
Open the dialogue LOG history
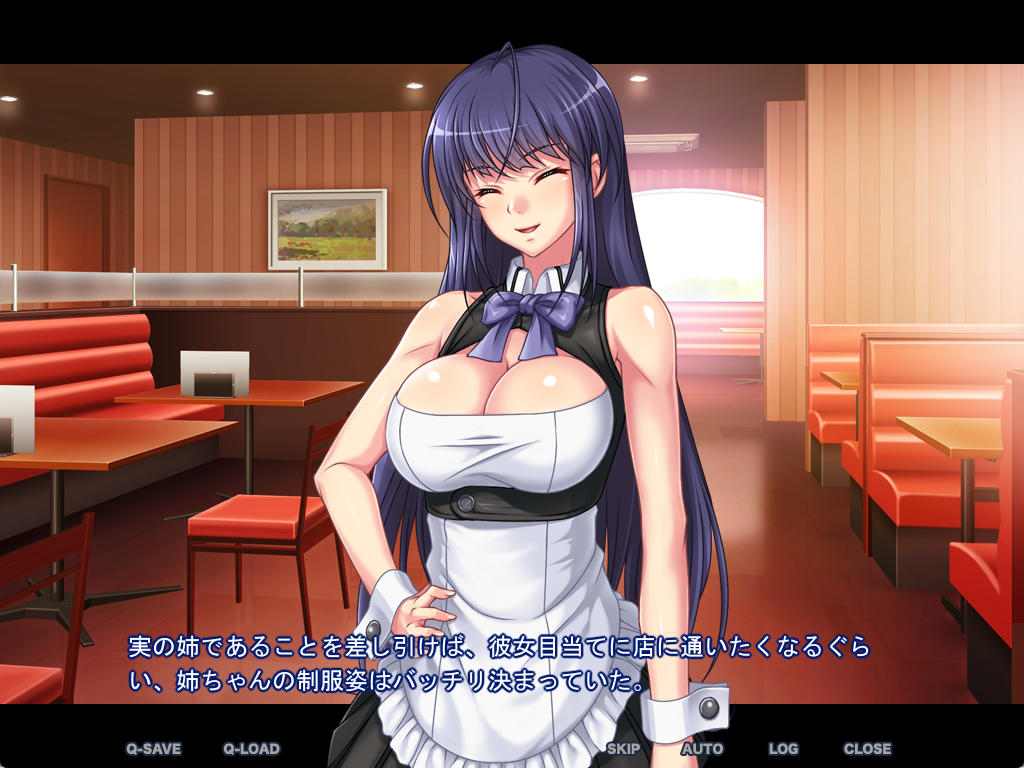click(x=783, y=748)
